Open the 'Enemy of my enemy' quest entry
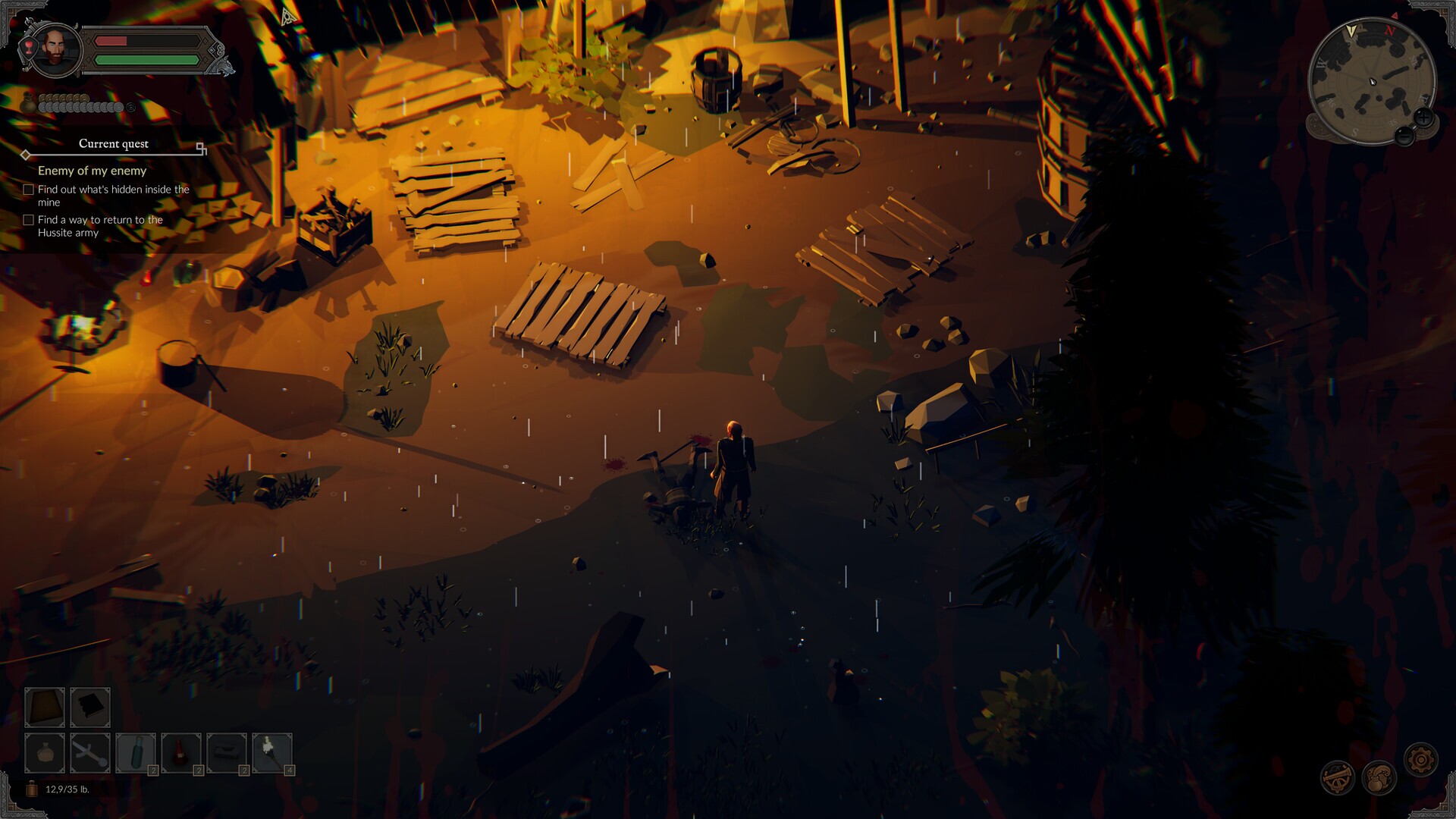 coord(91,171)
